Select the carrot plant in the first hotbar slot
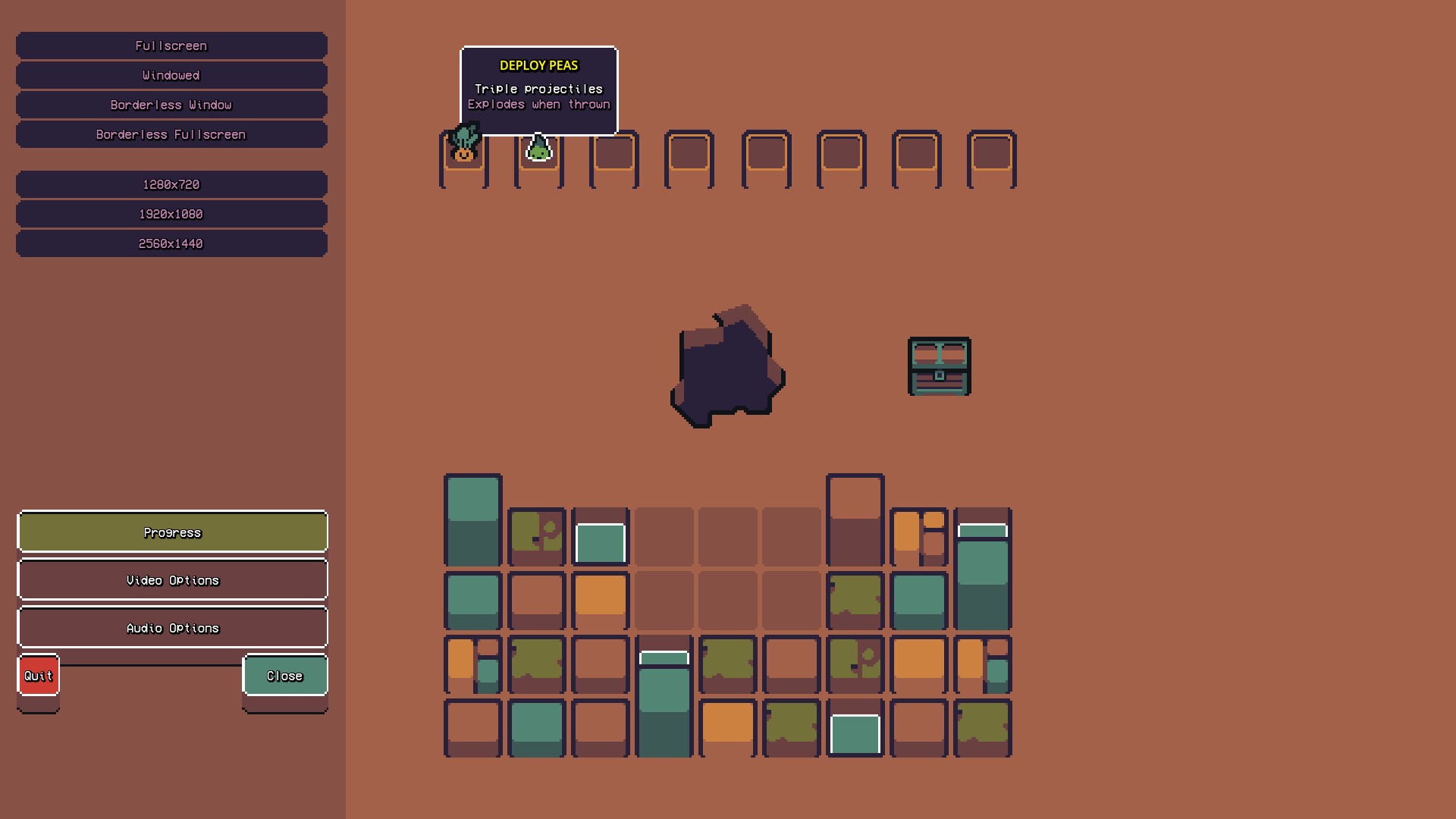 coord(464,152)
